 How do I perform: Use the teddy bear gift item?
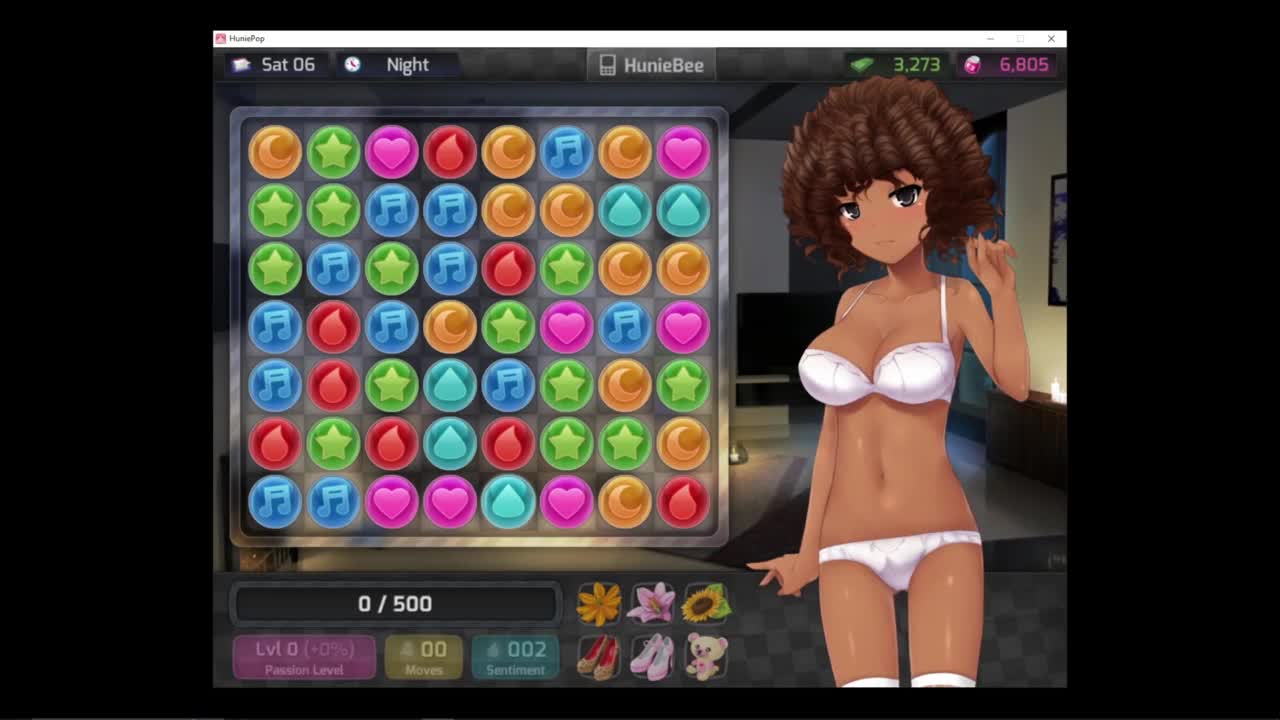pos(705,657)
